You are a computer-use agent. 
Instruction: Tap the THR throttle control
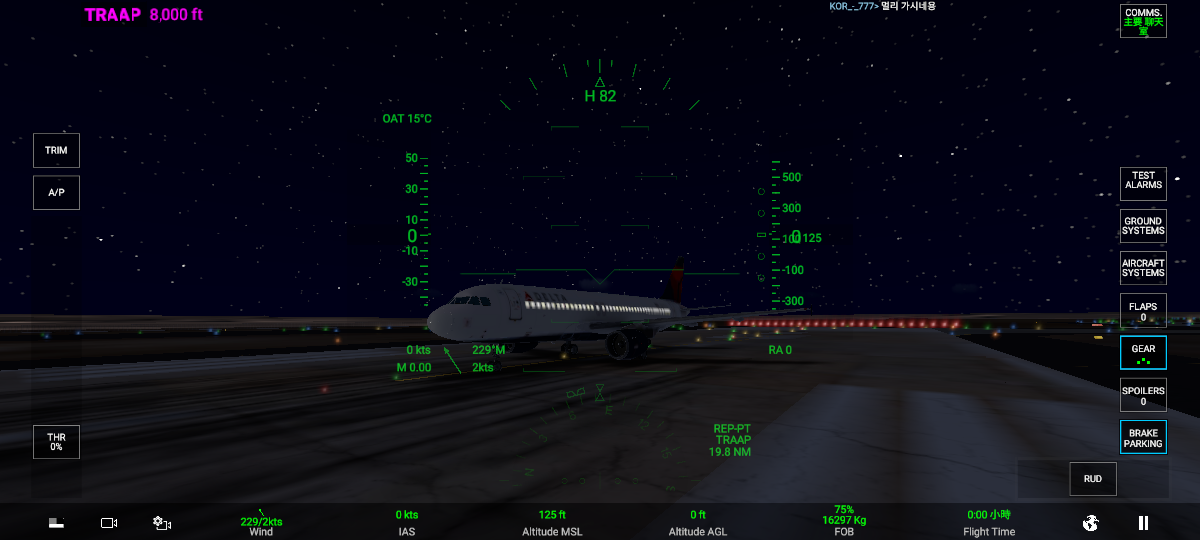click(56, 442)
